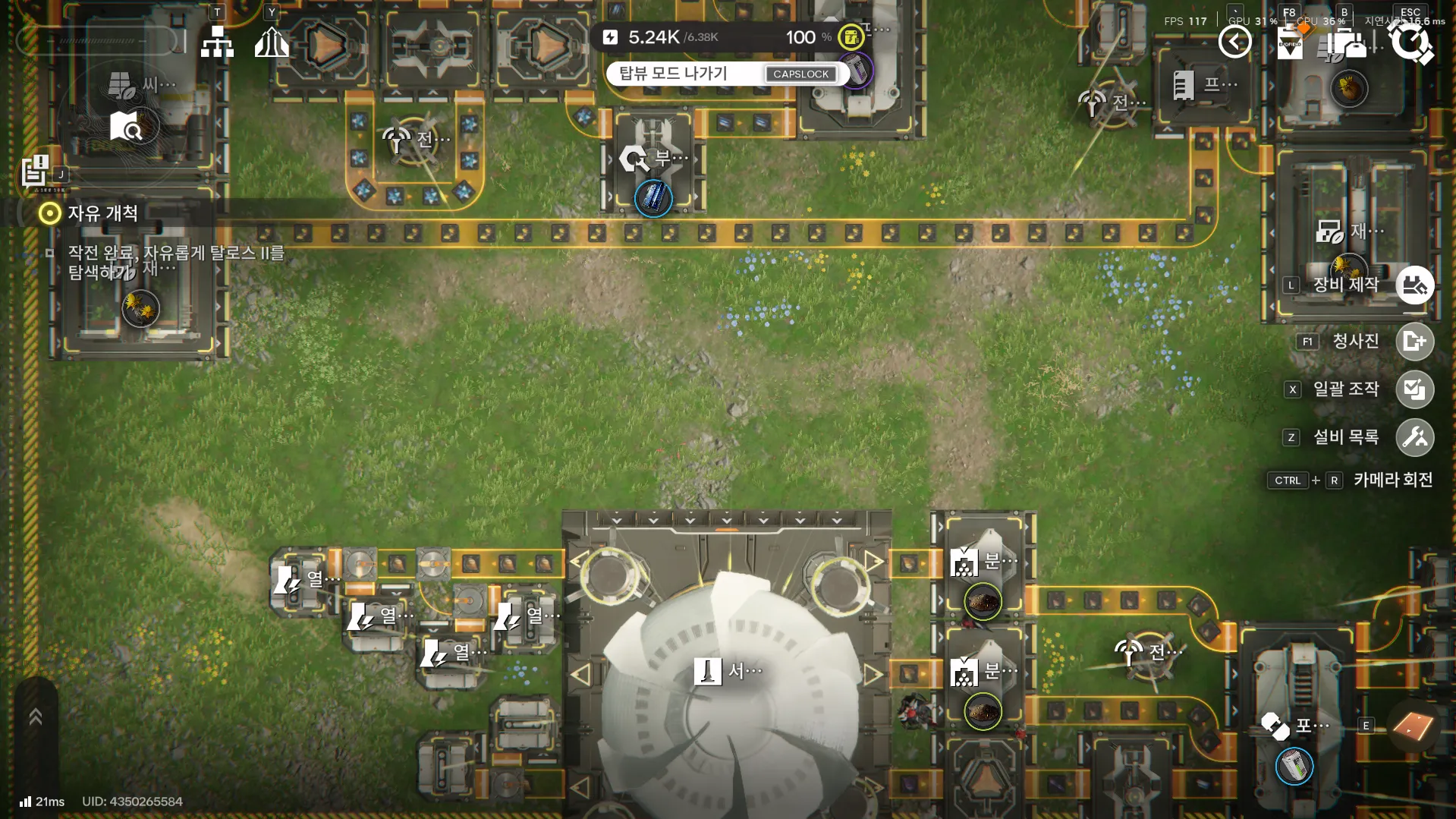Open the 청사진 blueprint button
Screen dimensions: 1456x819
click(1414, 342)
